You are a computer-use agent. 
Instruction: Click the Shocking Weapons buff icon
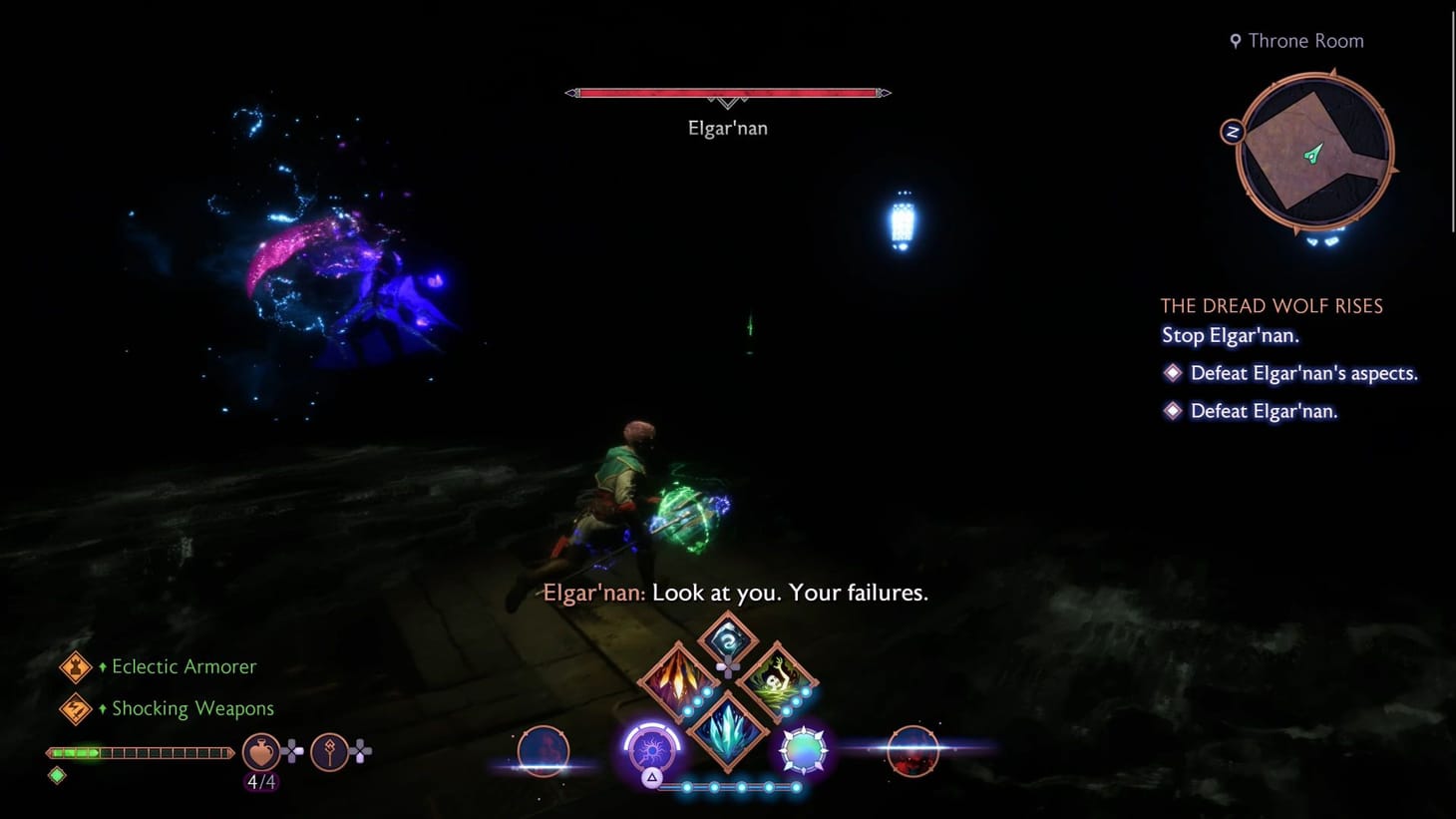(x=78, y=708)
